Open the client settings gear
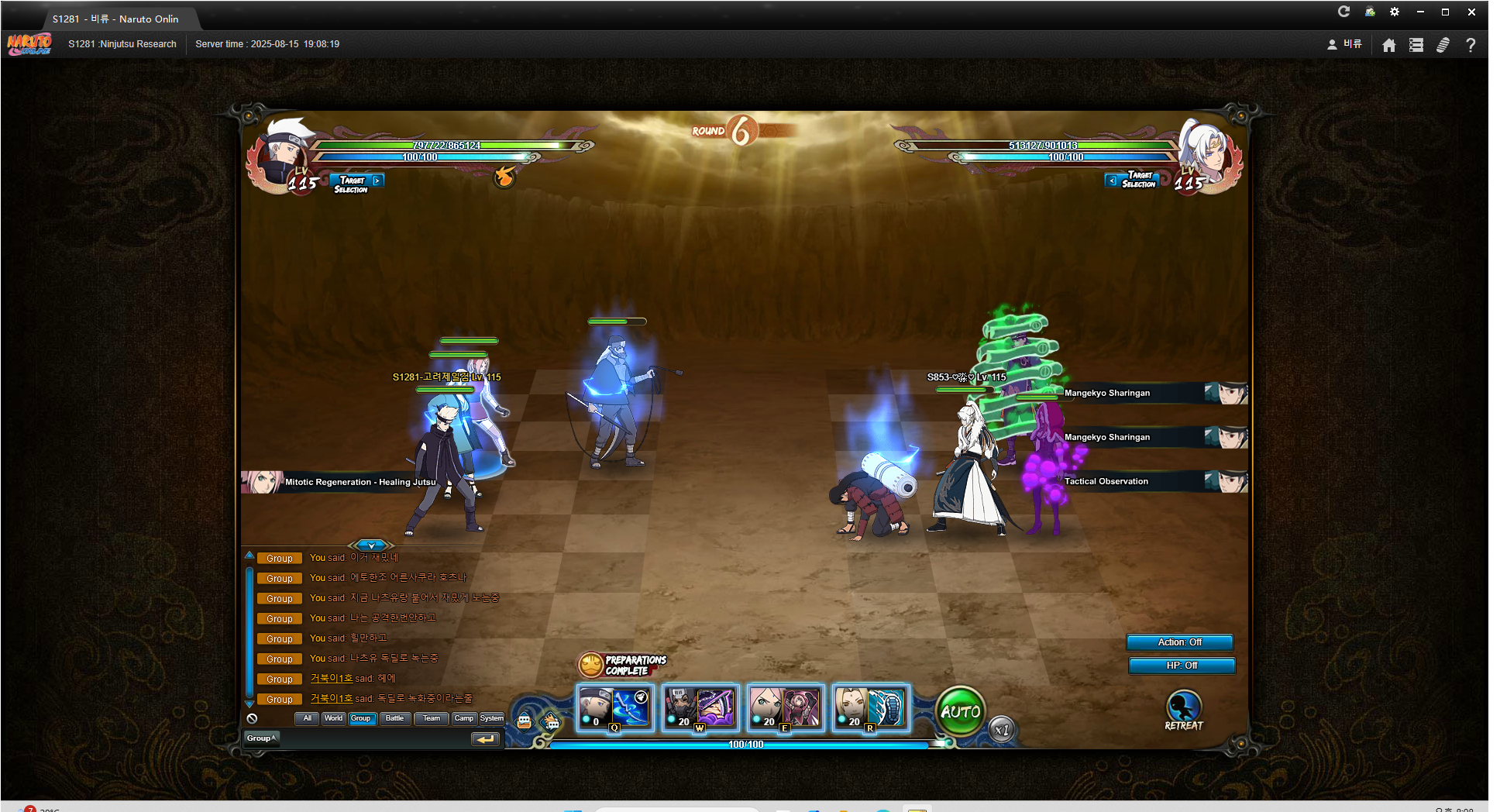Image resolution: width=1500 pixels, height=812 pixels. coord(1395,12)
